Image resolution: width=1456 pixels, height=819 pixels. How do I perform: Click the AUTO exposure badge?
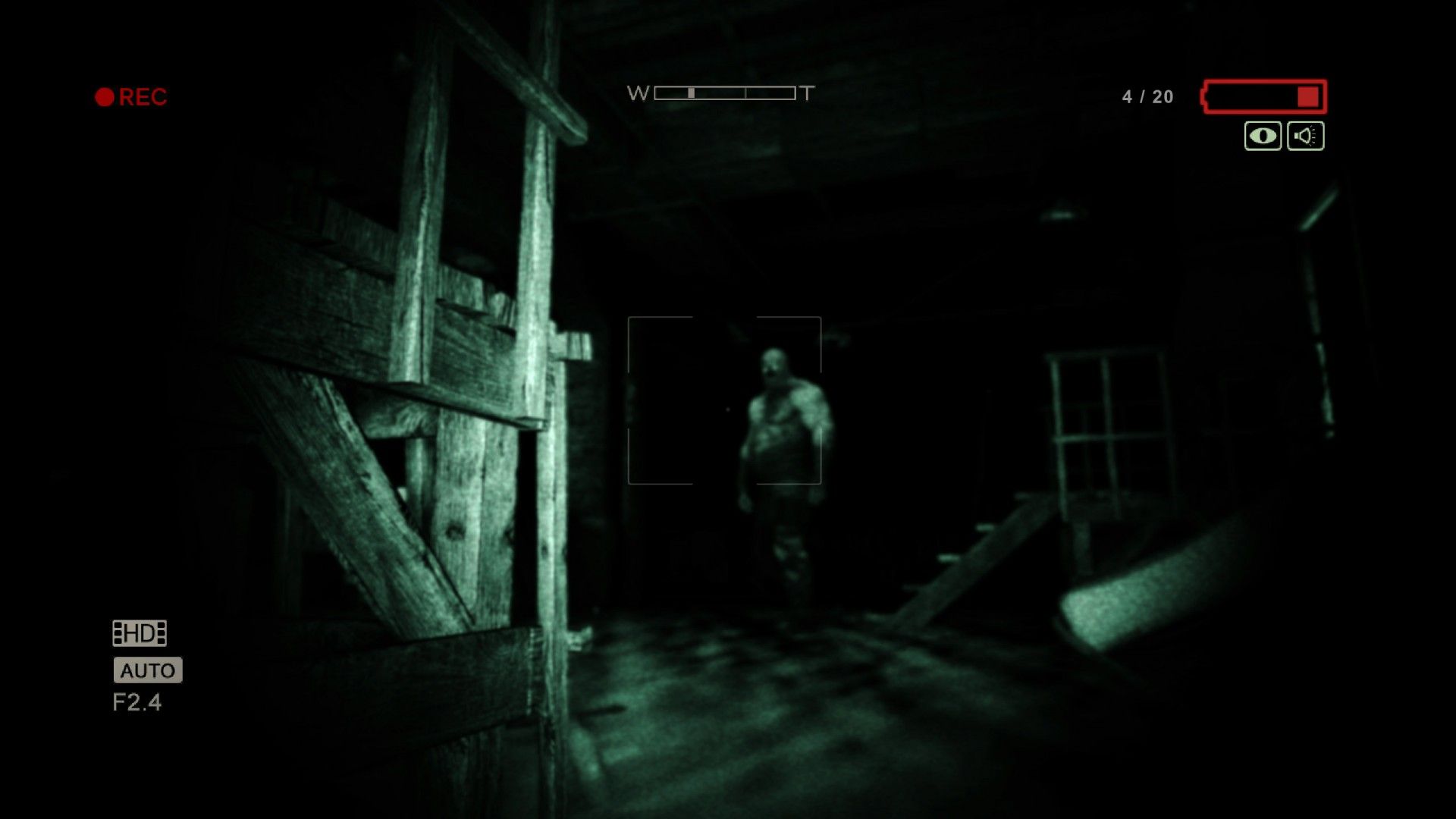point(147,670)
